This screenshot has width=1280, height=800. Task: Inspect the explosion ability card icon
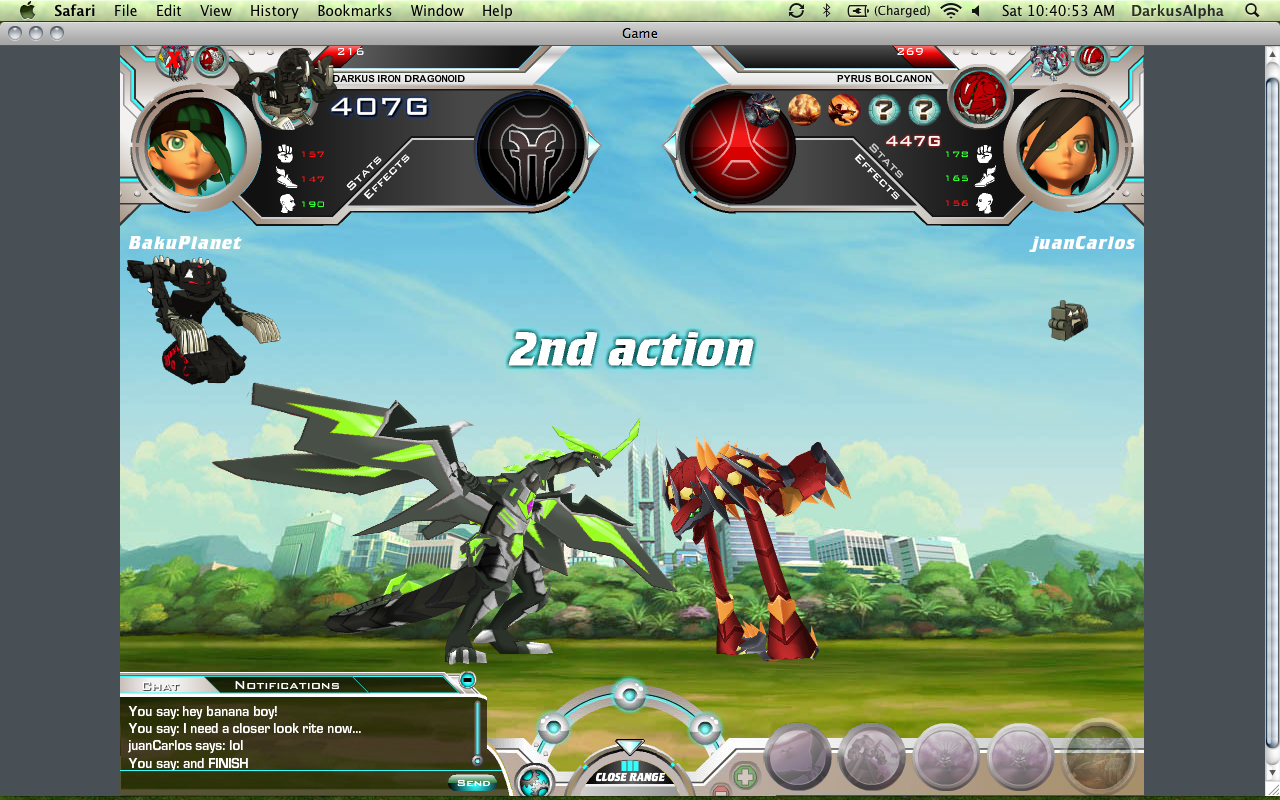(x=804, y=109)
